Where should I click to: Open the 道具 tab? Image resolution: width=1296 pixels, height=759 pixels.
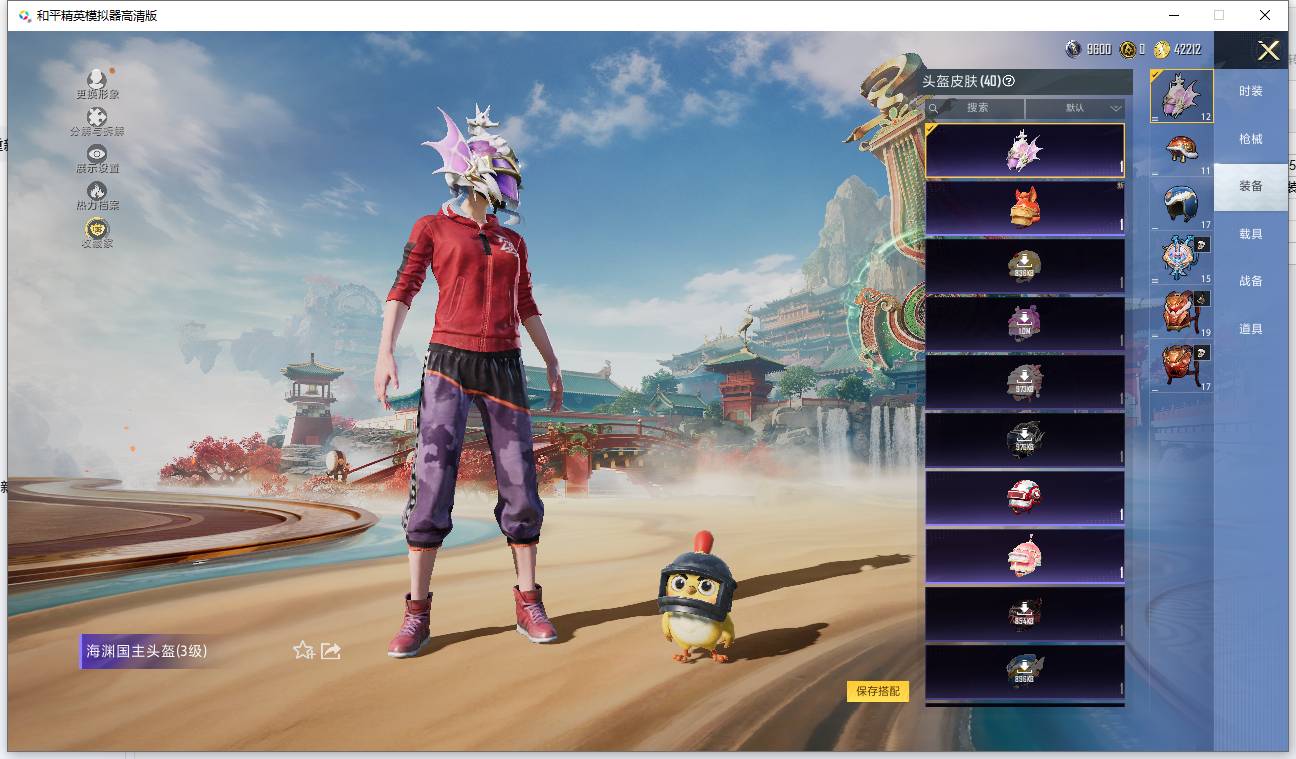[x=1250, y=329]
